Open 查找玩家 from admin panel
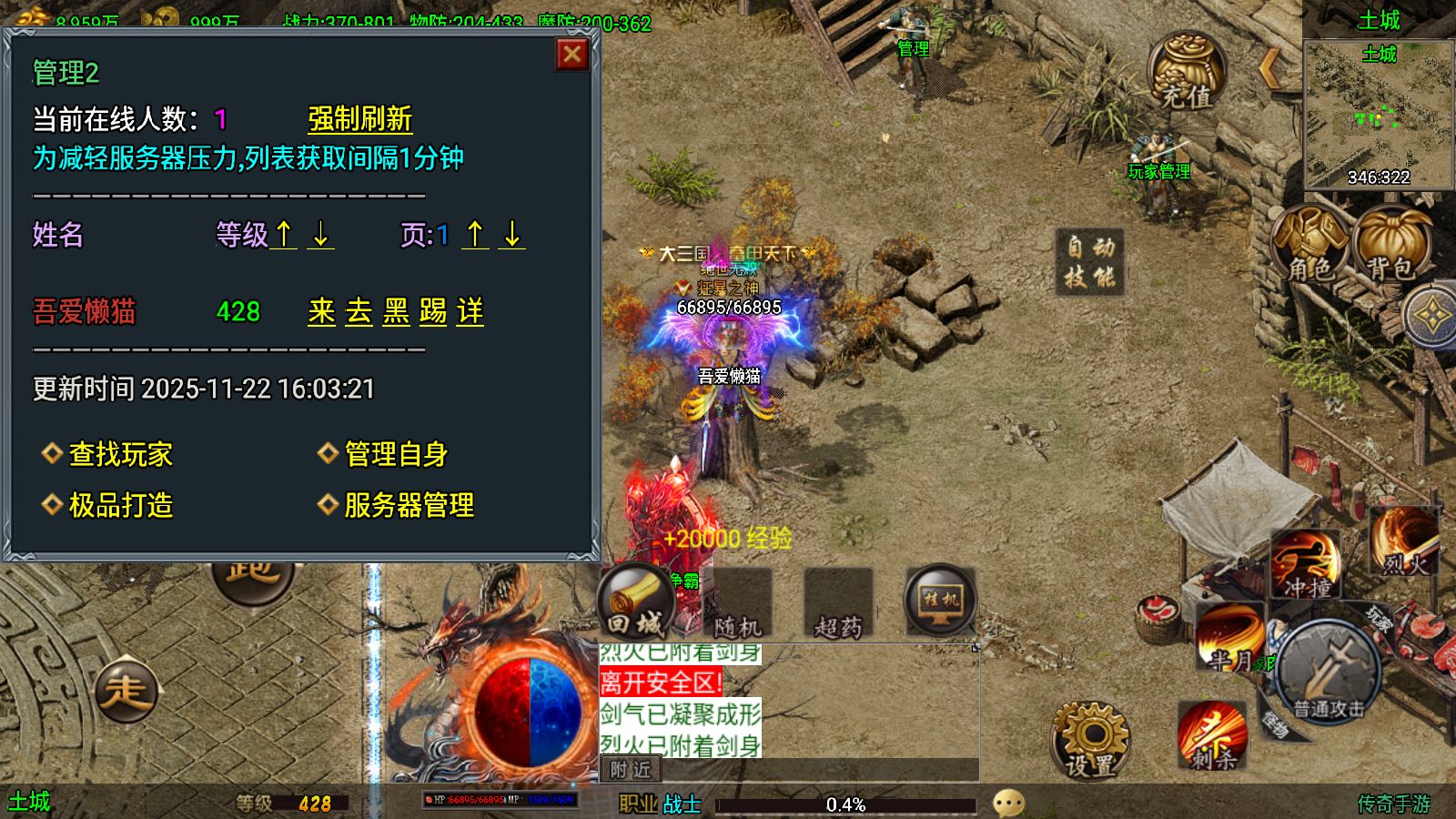Viewport: 1456px width, 819px height. (x=120, y=453)
